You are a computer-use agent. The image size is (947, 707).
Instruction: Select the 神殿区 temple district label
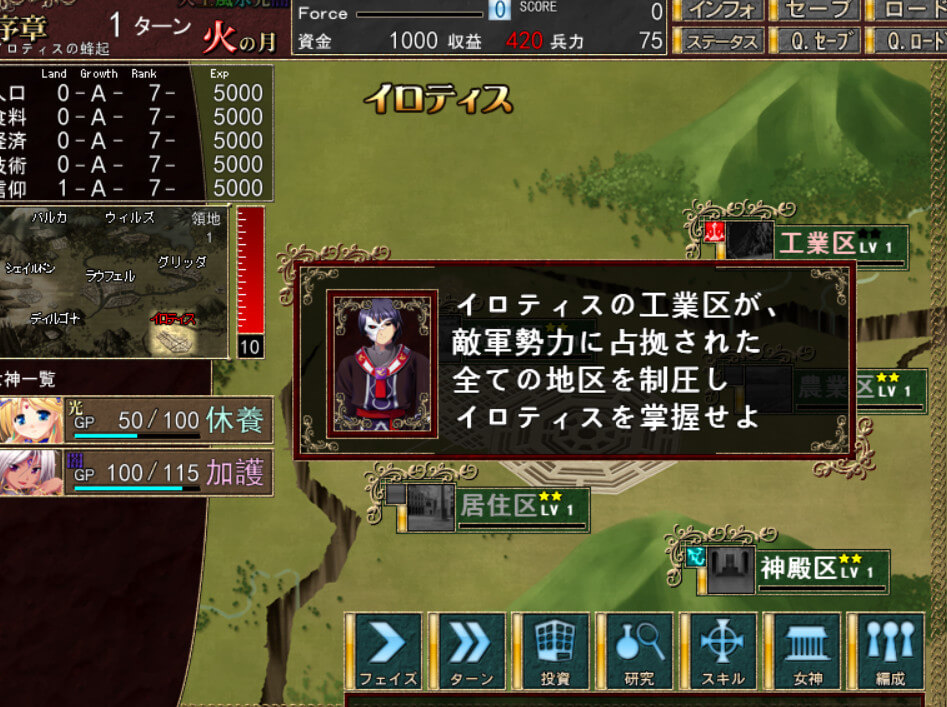797,568
